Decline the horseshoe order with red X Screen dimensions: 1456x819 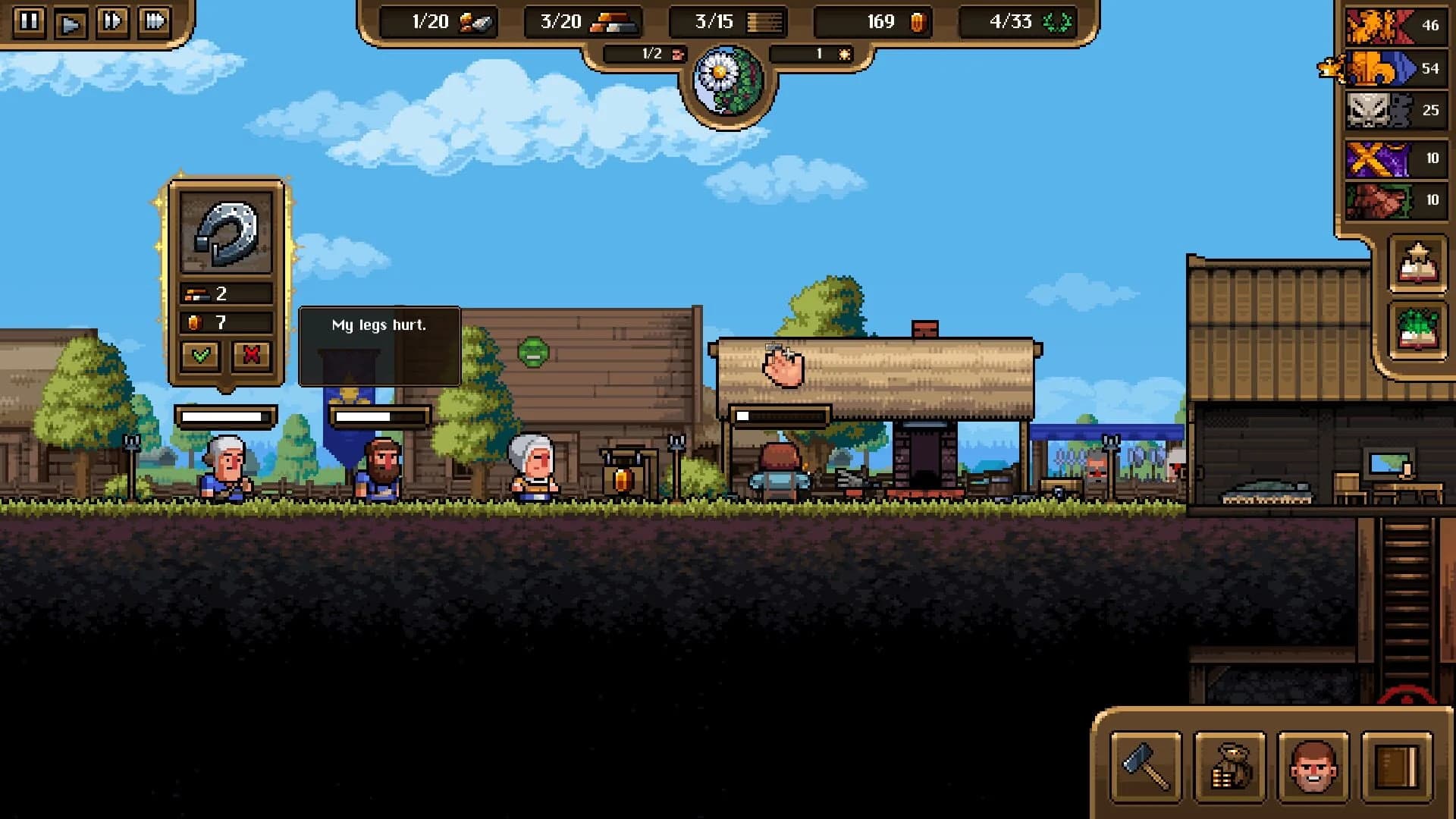click(x=253, y=355)
